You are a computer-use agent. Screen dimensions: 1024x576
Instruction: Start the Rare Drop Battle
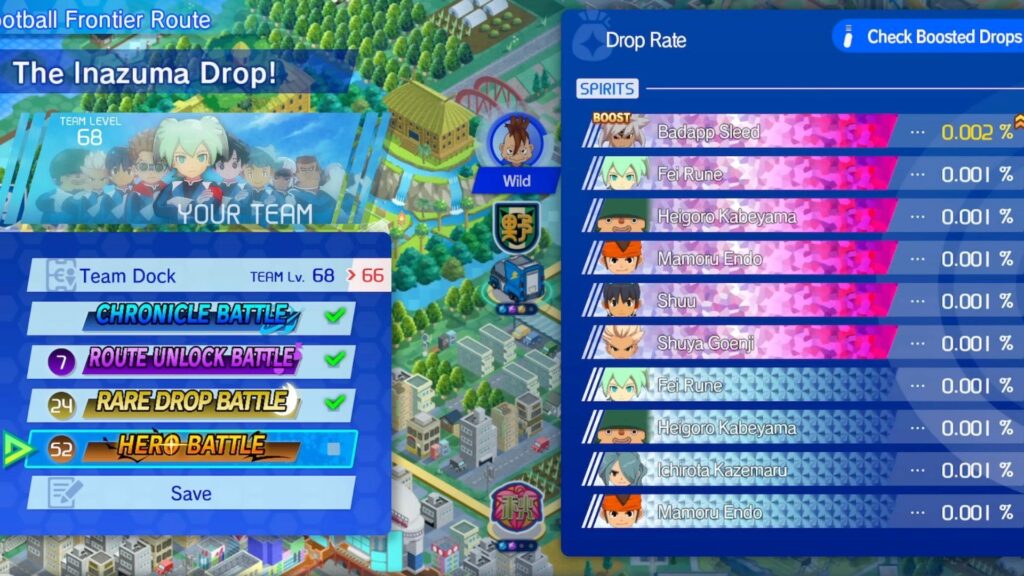(193, 403)
